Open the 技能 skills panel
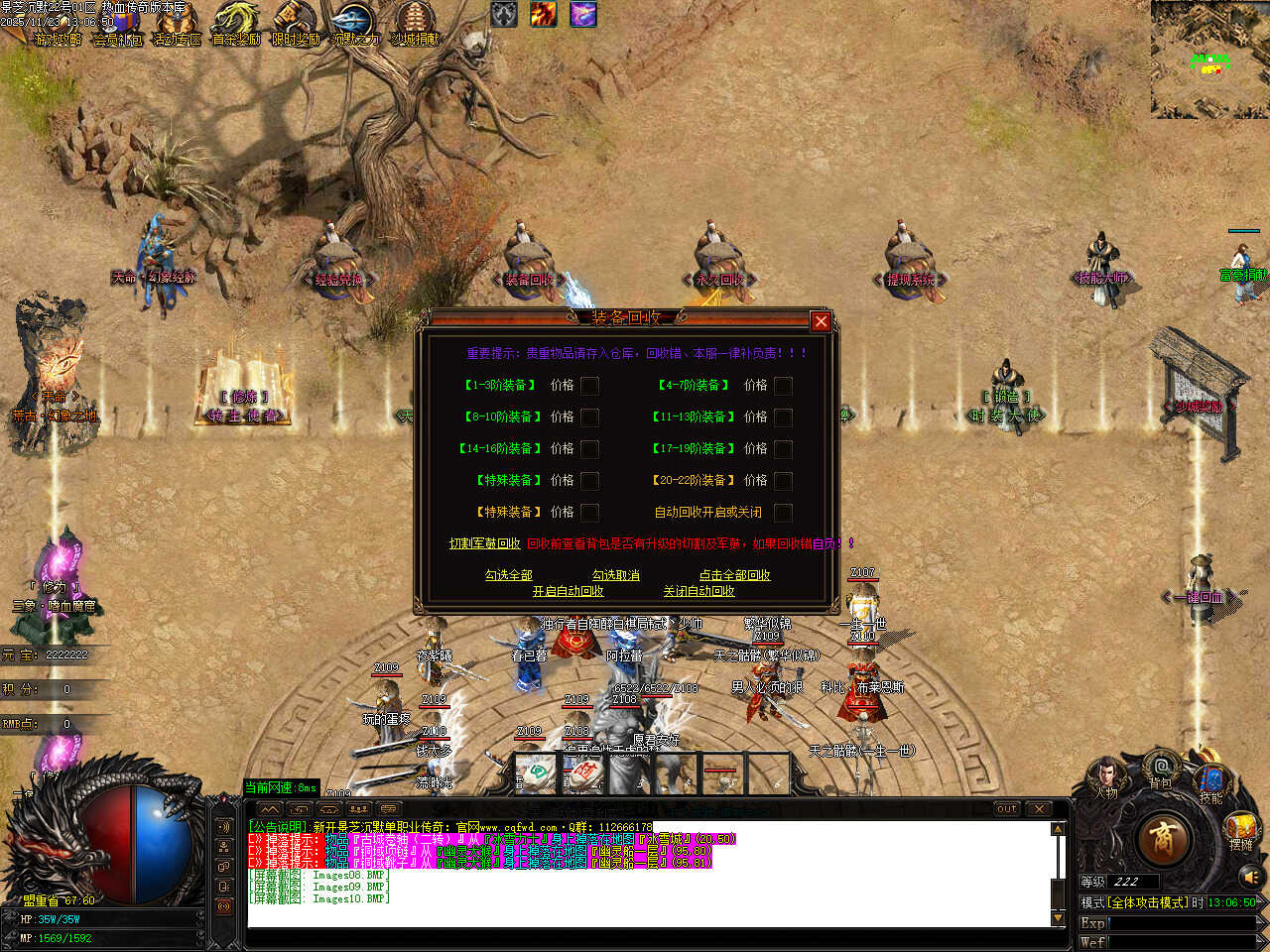This screenshot has width=1270, height=952. [x=1210, y=781]
